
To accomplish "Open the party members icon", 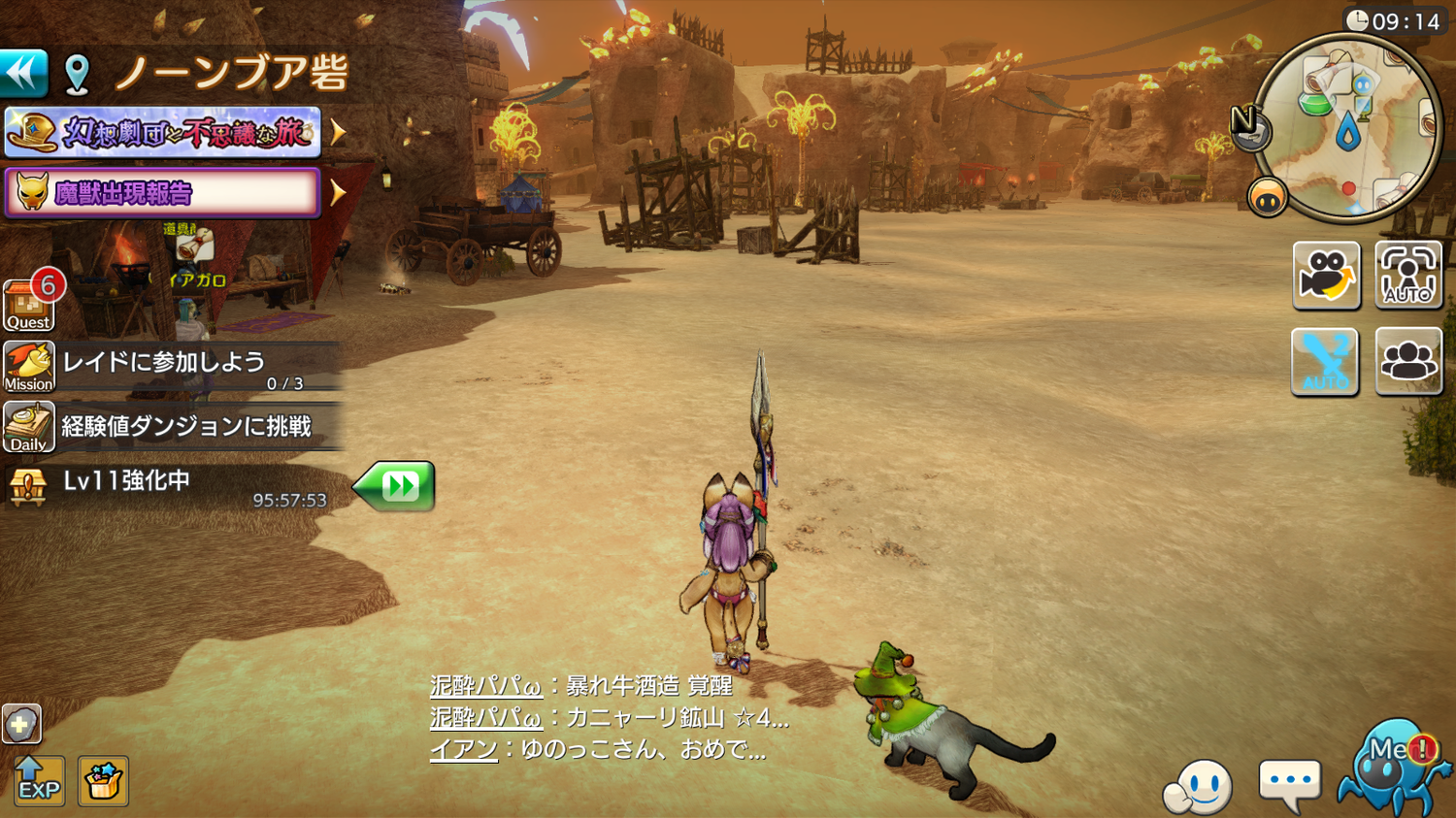I will tap(1407, 362).
